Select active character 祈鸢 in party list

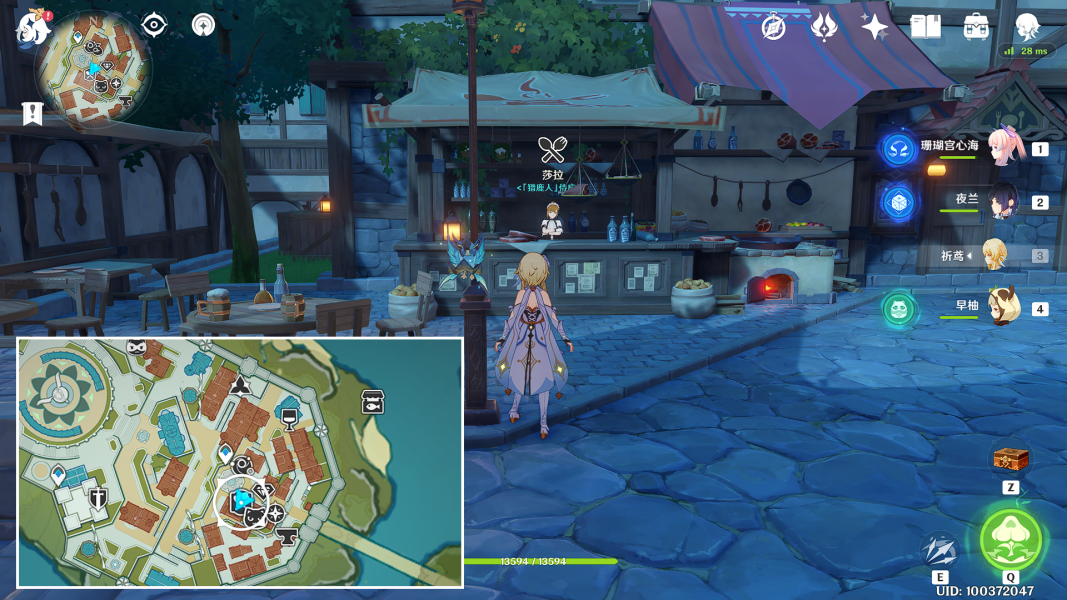coord(995,255)
